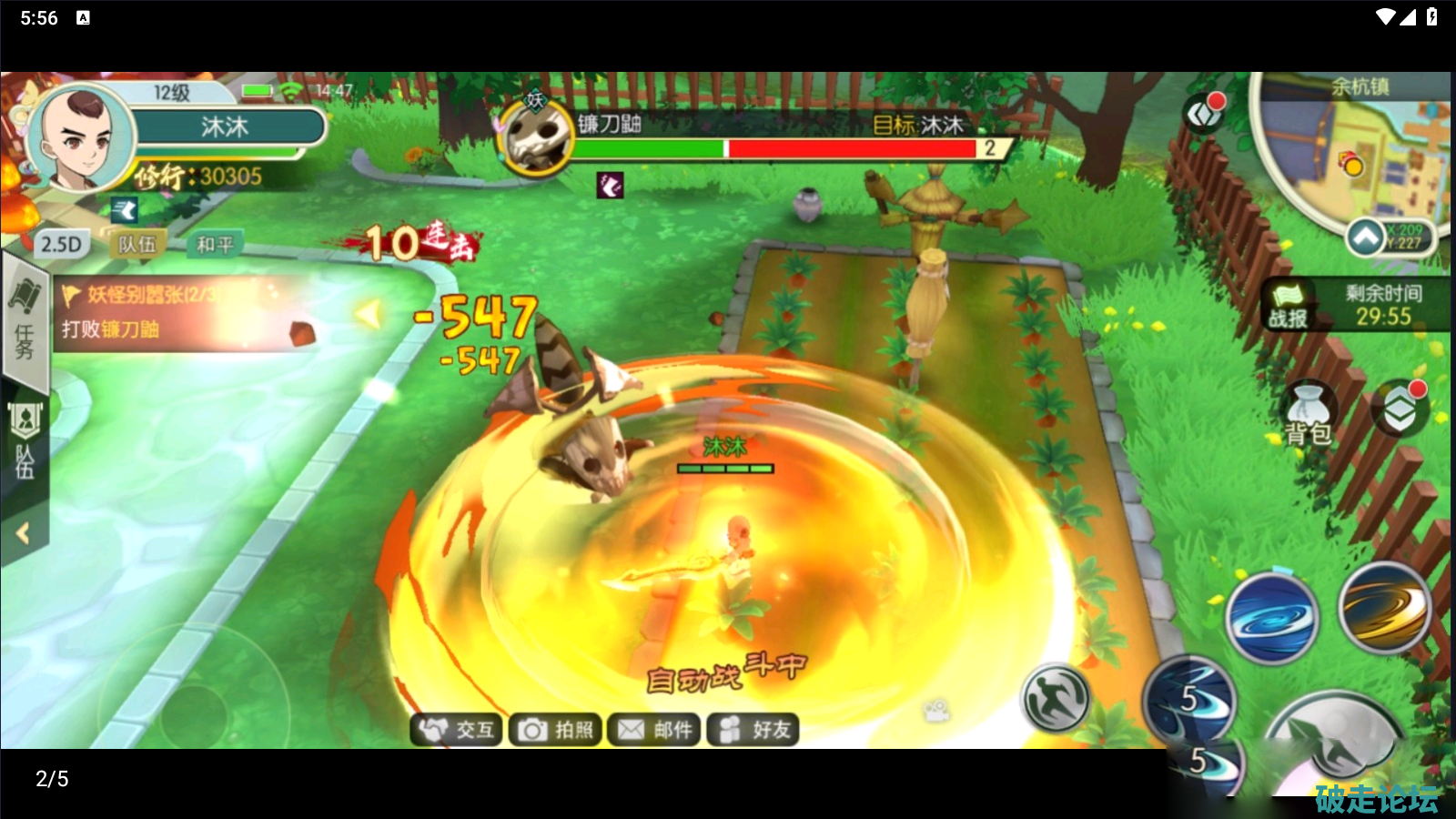Activate the golden whirlwind skill

1384,607
